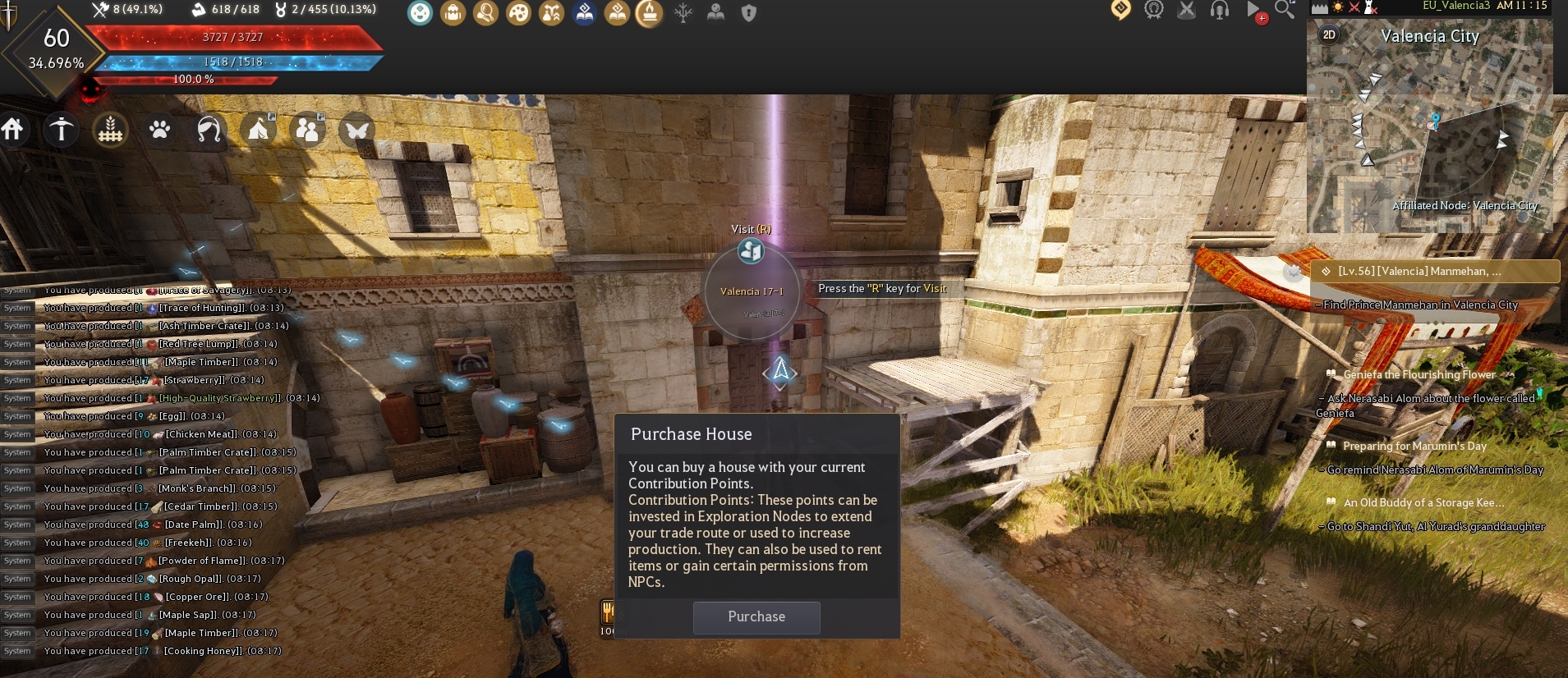Viewport: 1568px width, 678px height.
Task: Click the campfire icon with glowing ring
Action: tap(649, 12)
